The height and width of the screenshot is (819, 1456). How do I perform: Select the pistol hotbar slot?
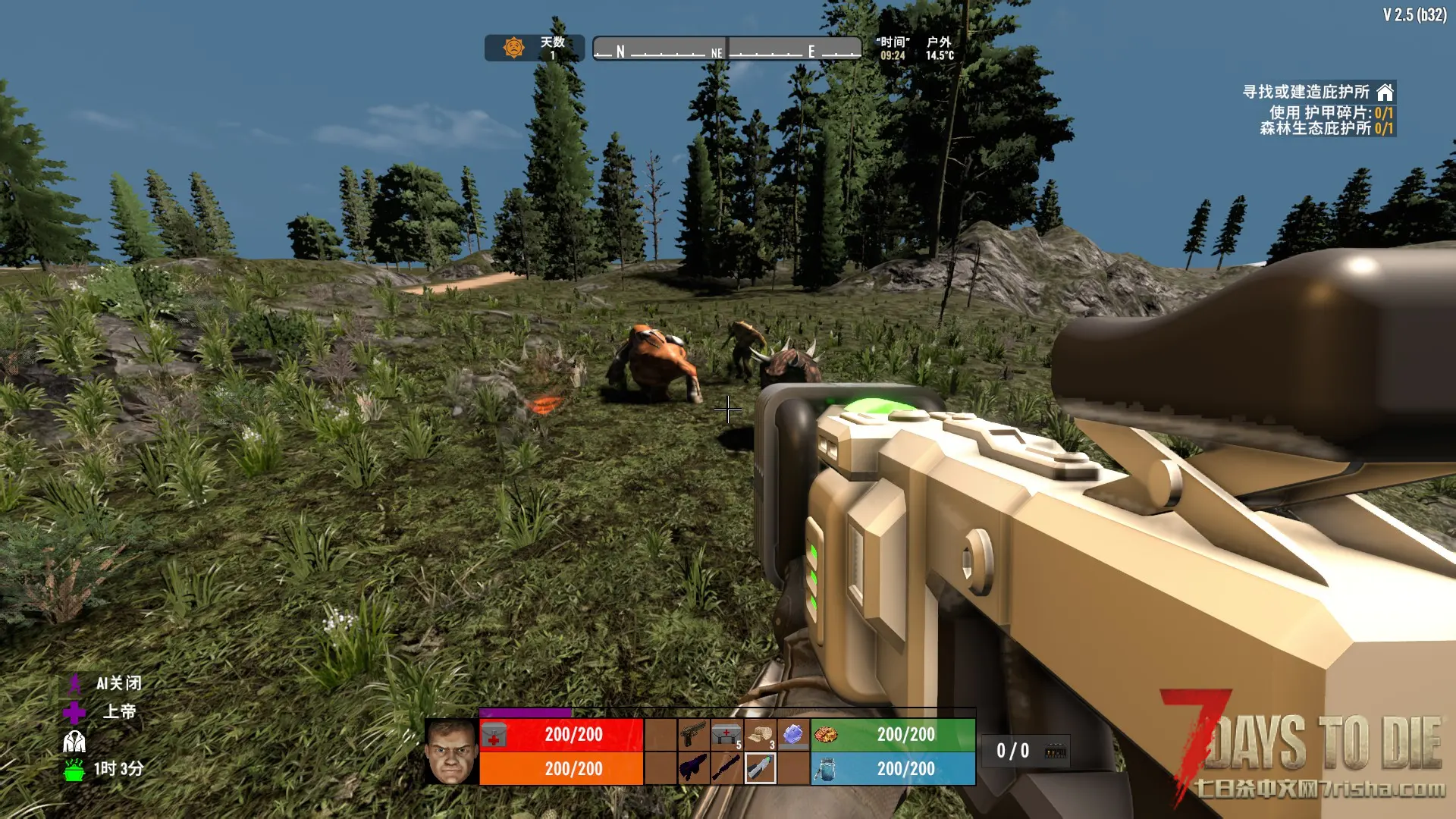[693, 734]
